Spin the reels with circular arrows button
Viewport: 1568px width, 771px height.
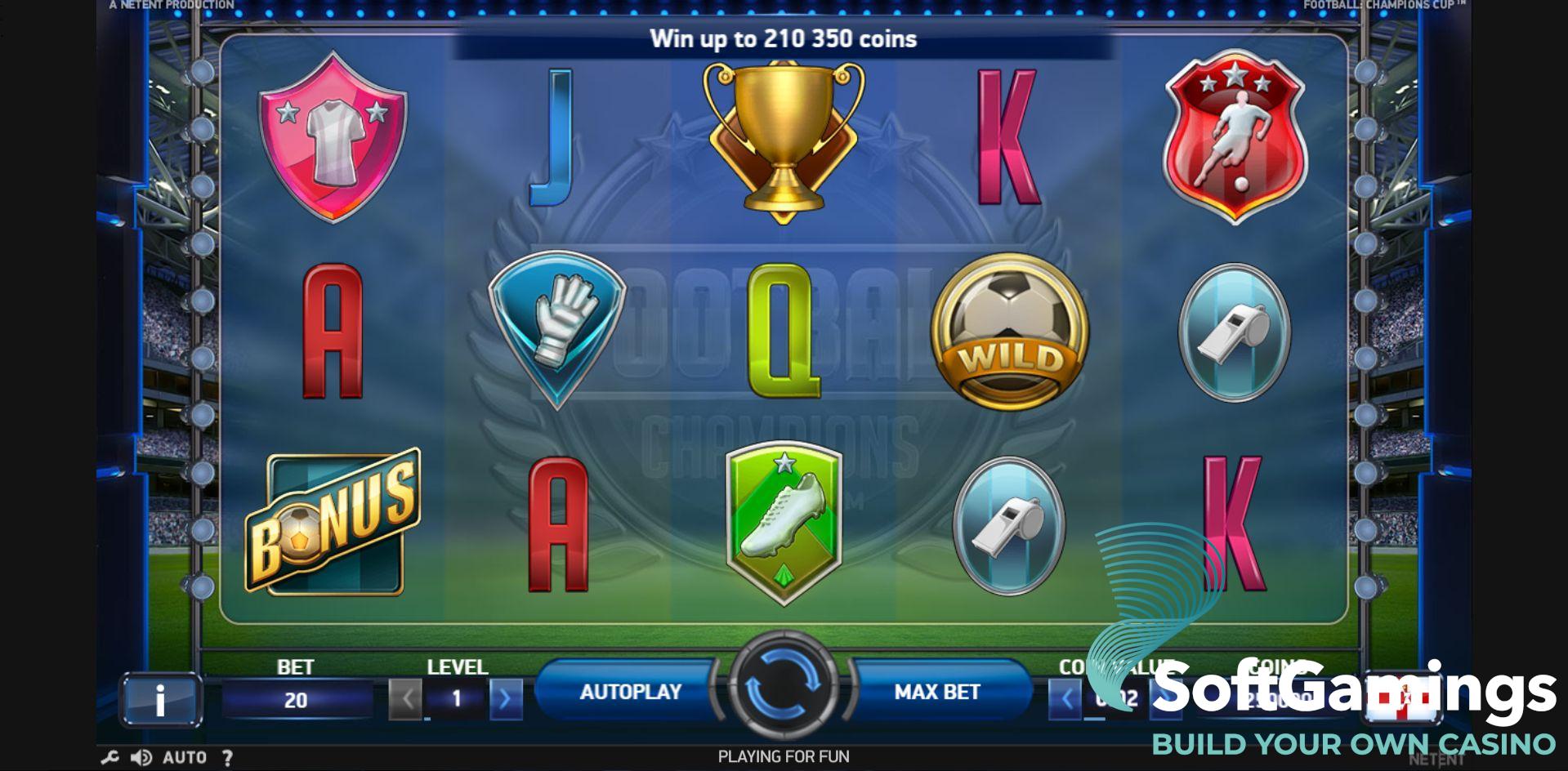pyautogui.click(x=783, y=687)
